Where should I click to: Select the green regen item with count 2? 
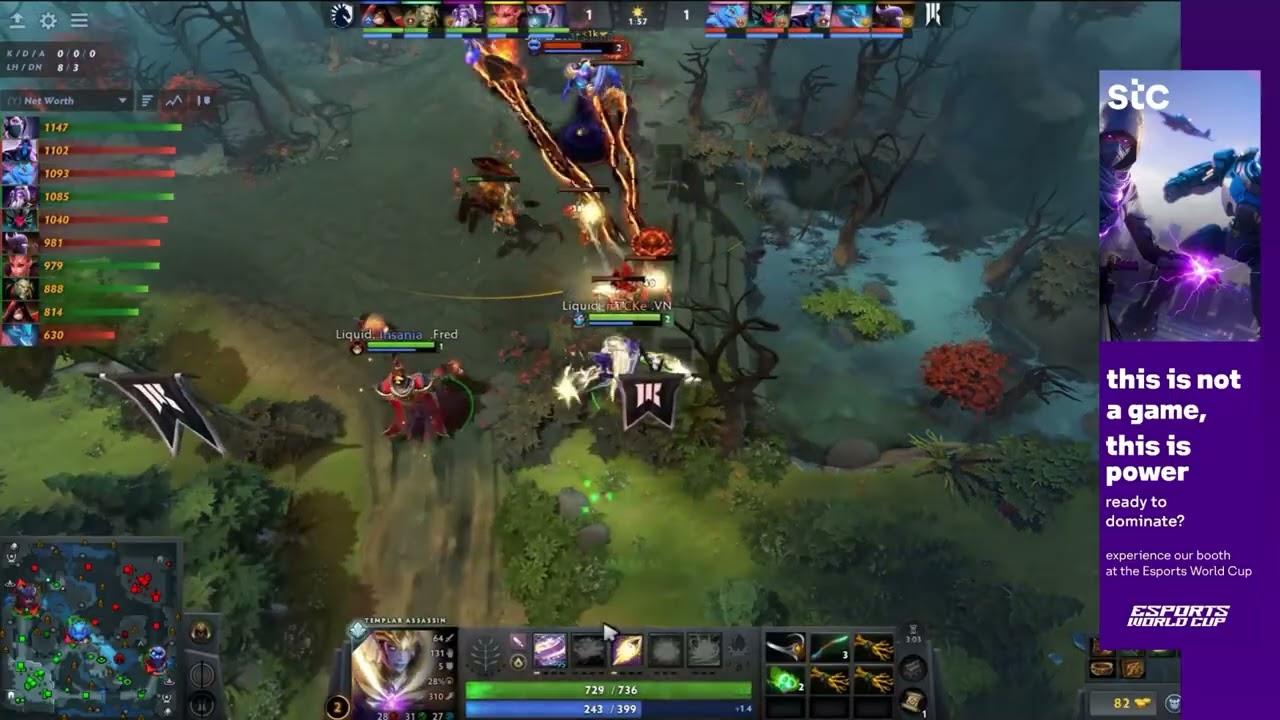click(x=785, y=681)
